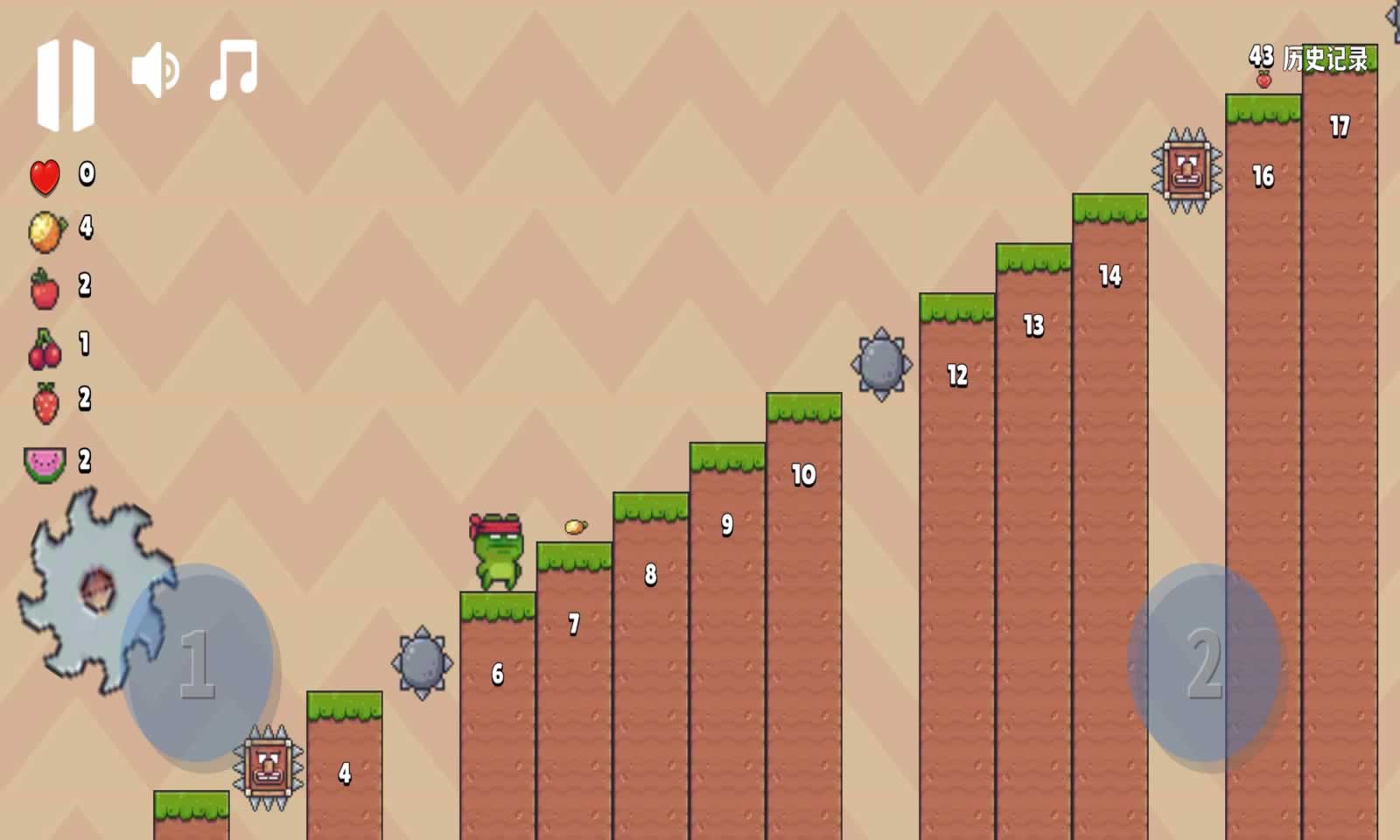Click the radish icon under the score 43

[x=1263, y=77]
